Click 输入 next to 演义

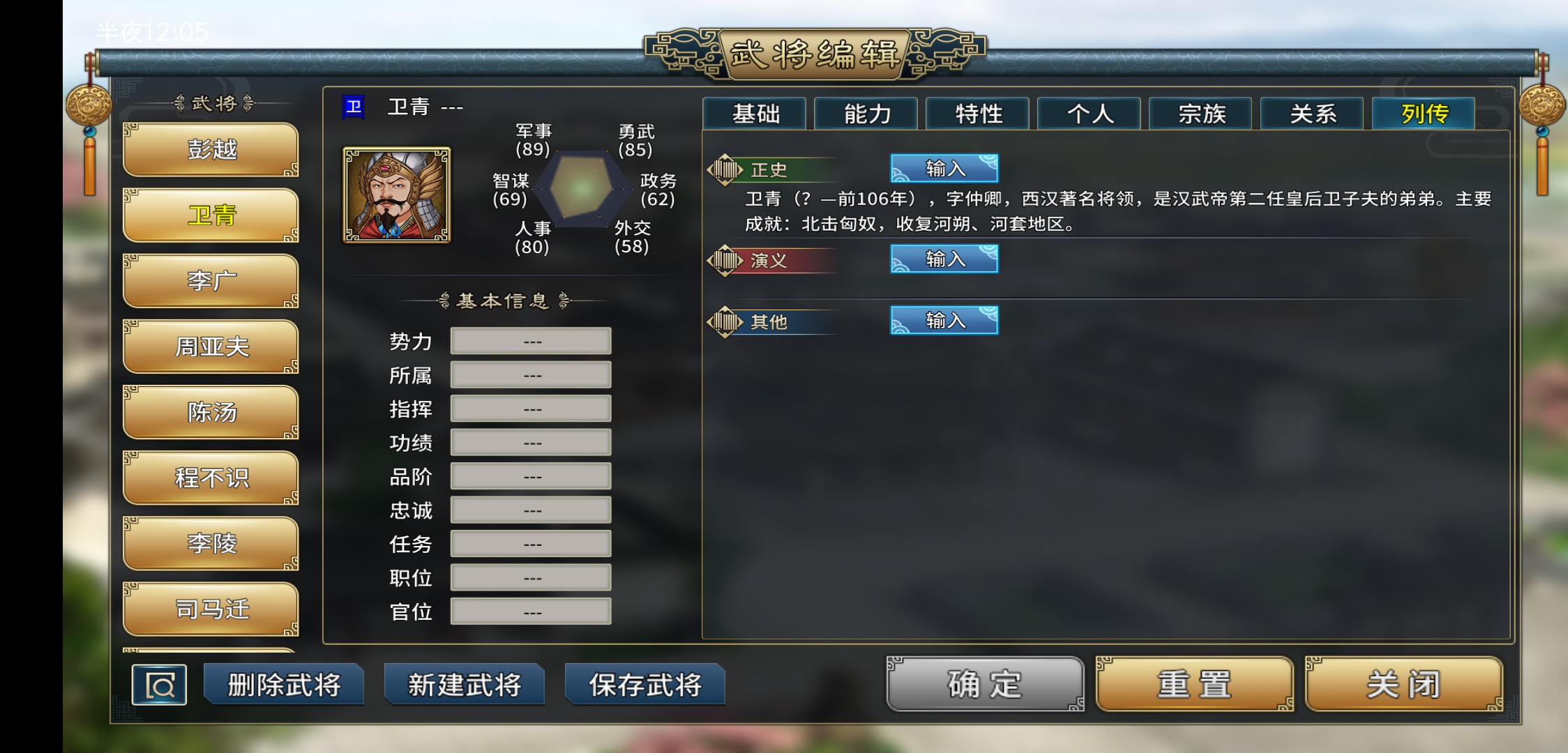point(944,259)
